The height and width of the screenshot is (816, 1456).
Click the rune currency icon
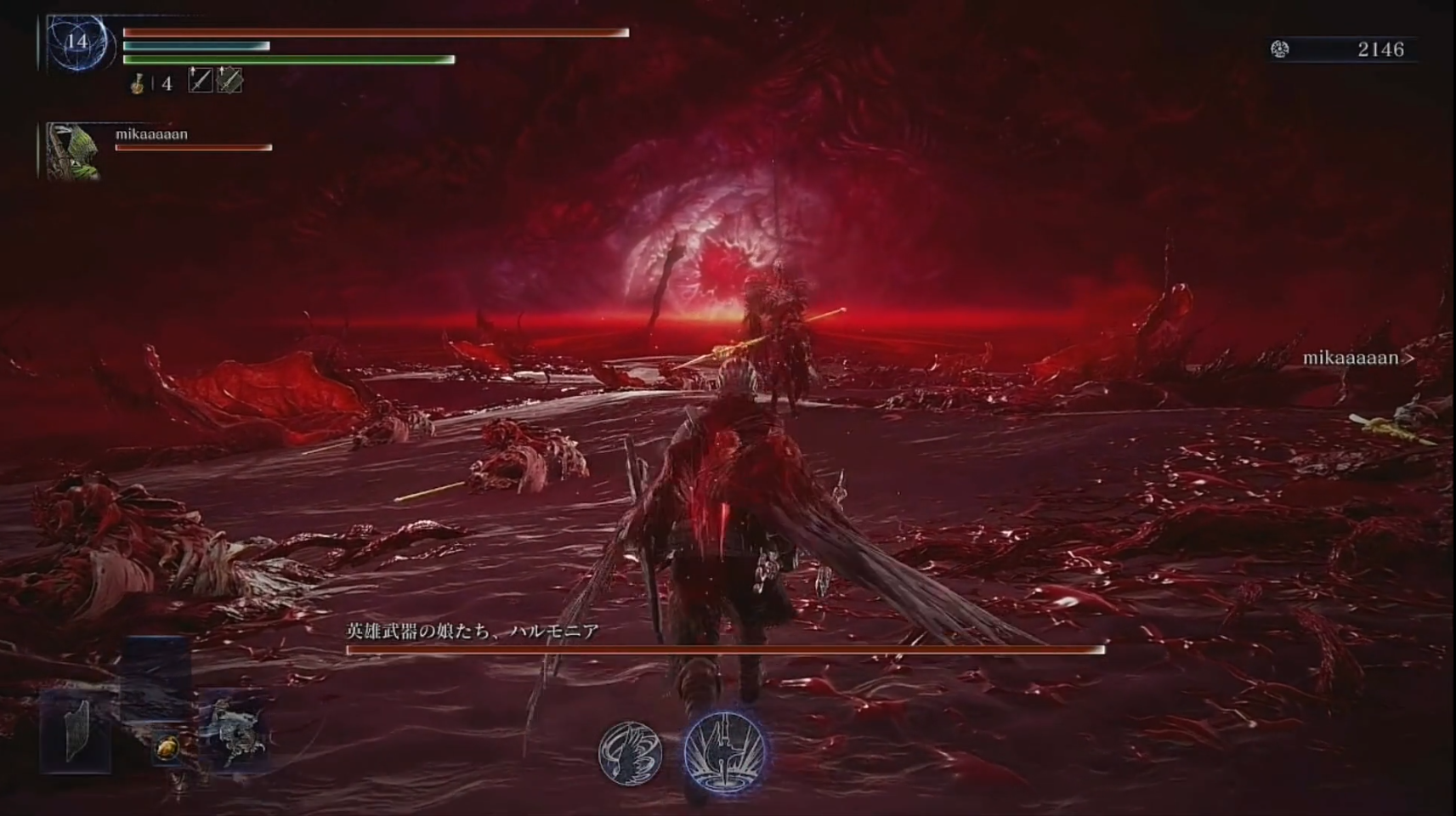(x=1279, y=49)
